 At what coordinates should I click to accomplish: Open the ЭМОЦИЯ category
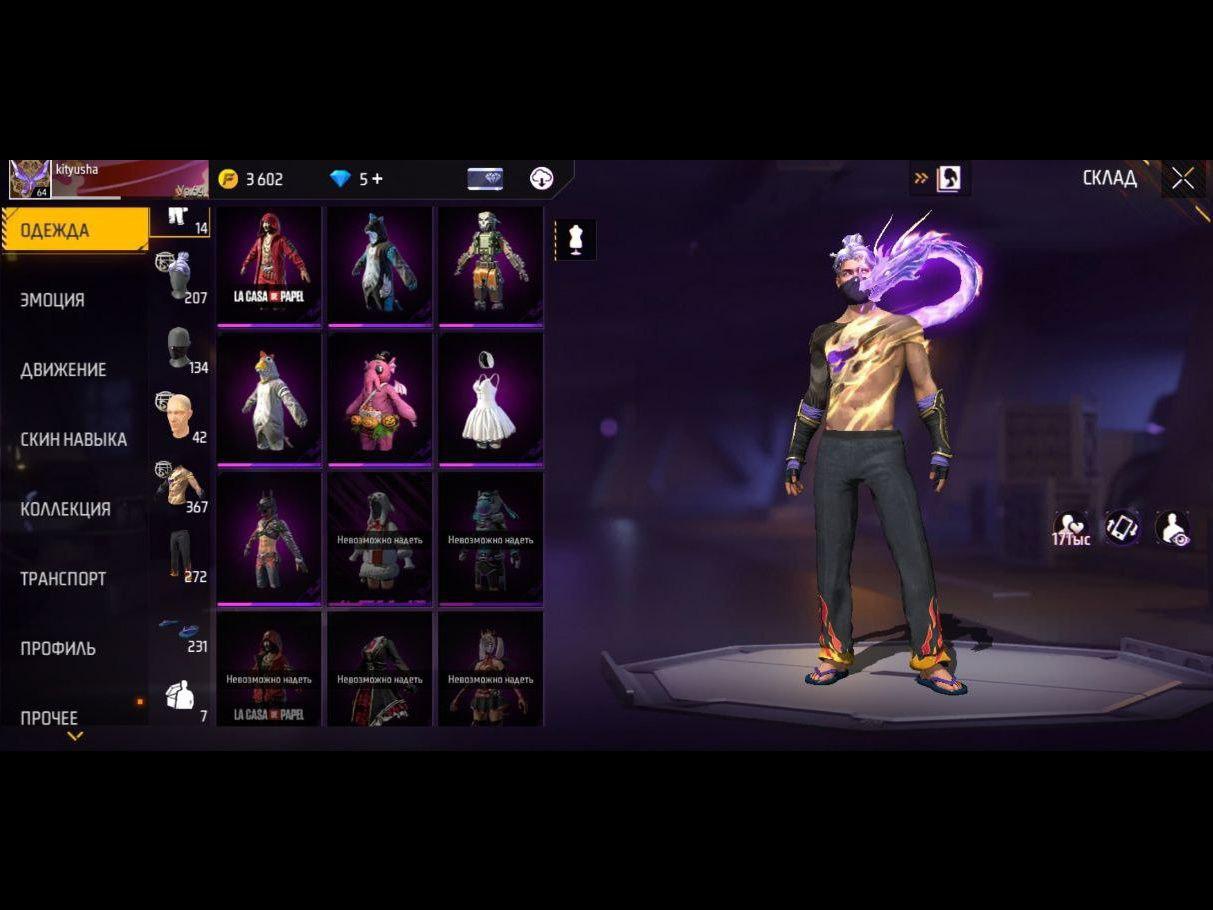click(x=53, y=300)
